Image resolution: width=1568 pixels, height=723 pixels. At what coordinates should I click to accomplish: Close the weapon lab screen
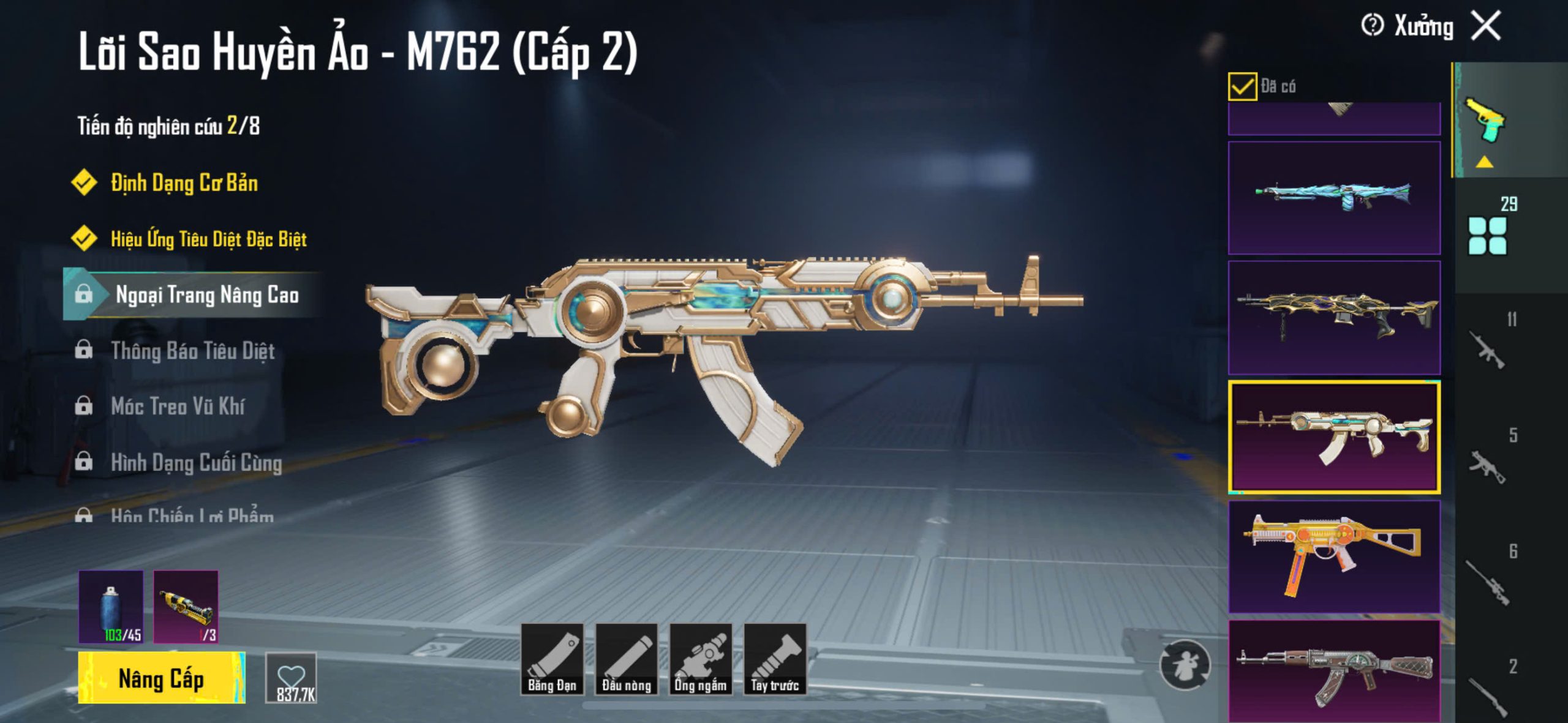point(1487,26)
